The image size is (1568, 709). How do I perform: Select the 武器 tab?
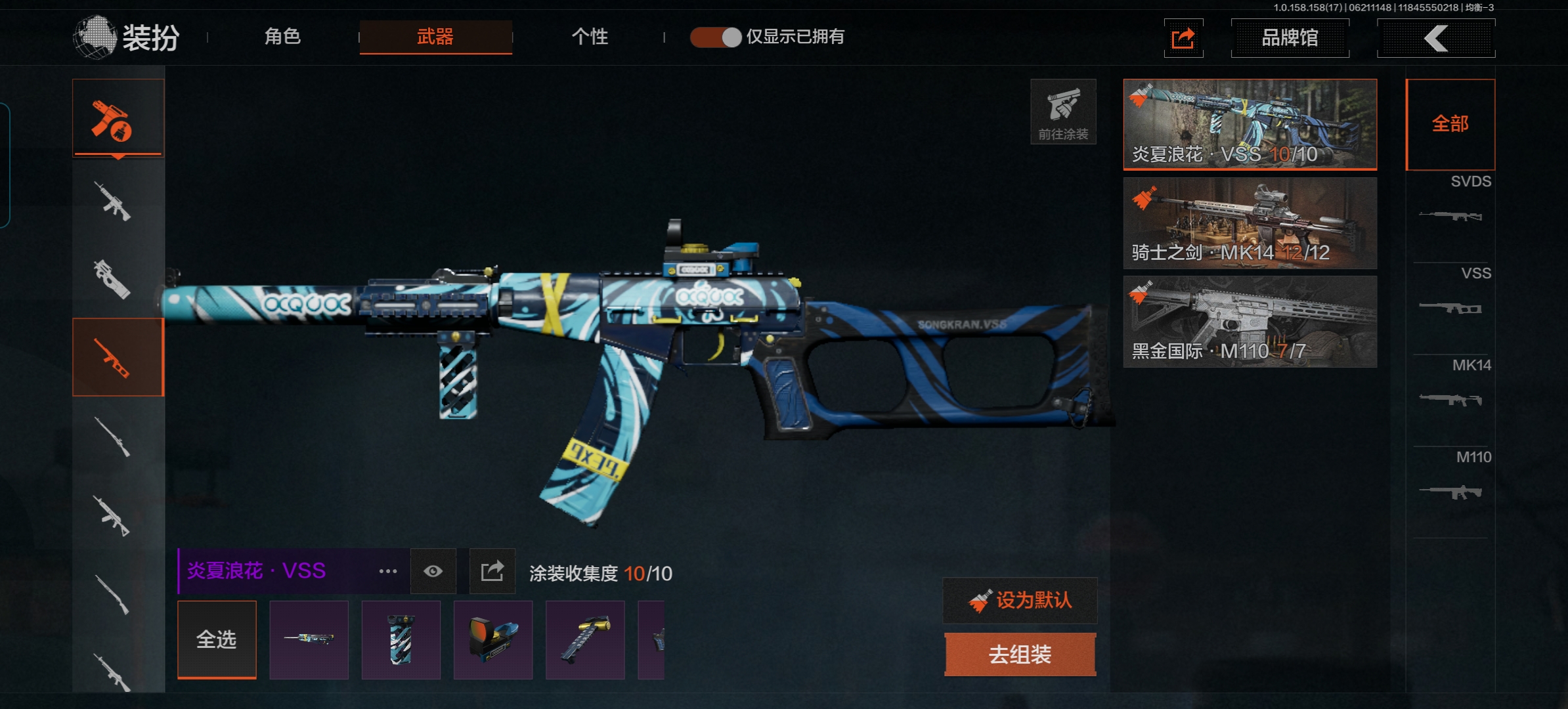435,37
